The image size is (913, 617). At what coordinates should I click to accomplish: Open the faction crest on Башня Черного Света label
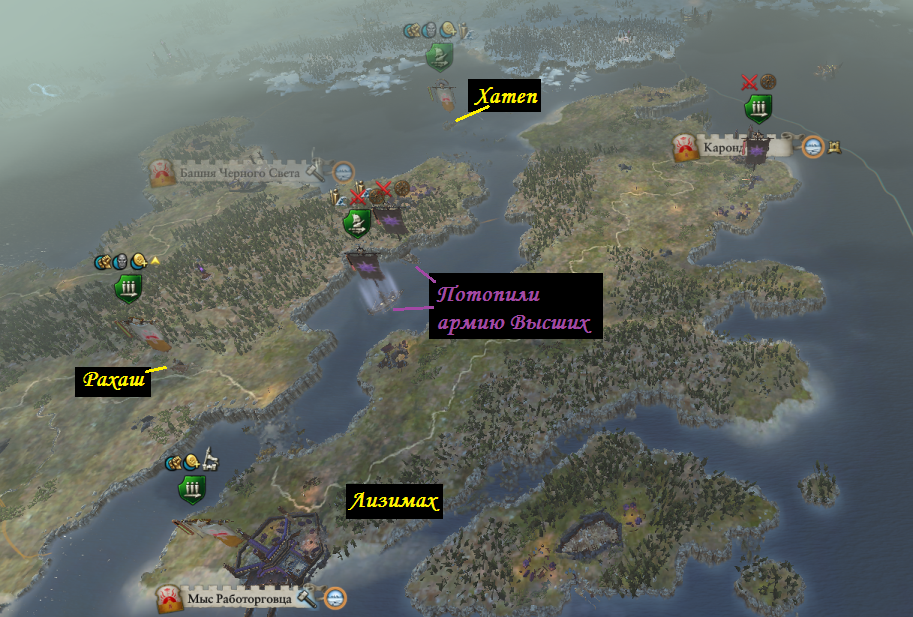pos(164,174)
